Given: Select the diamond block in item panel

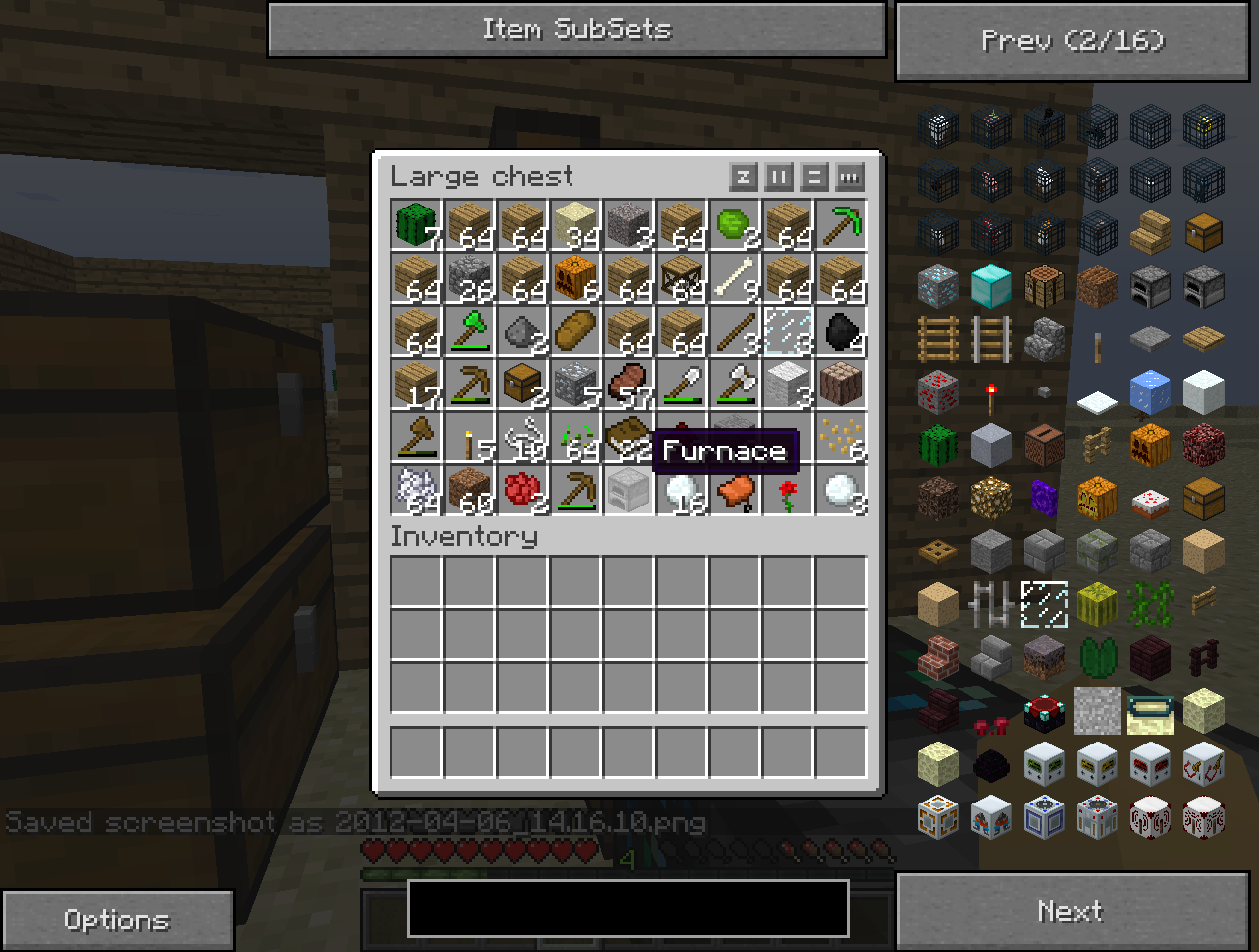Looking at the screenshot, I should point(991,286).
